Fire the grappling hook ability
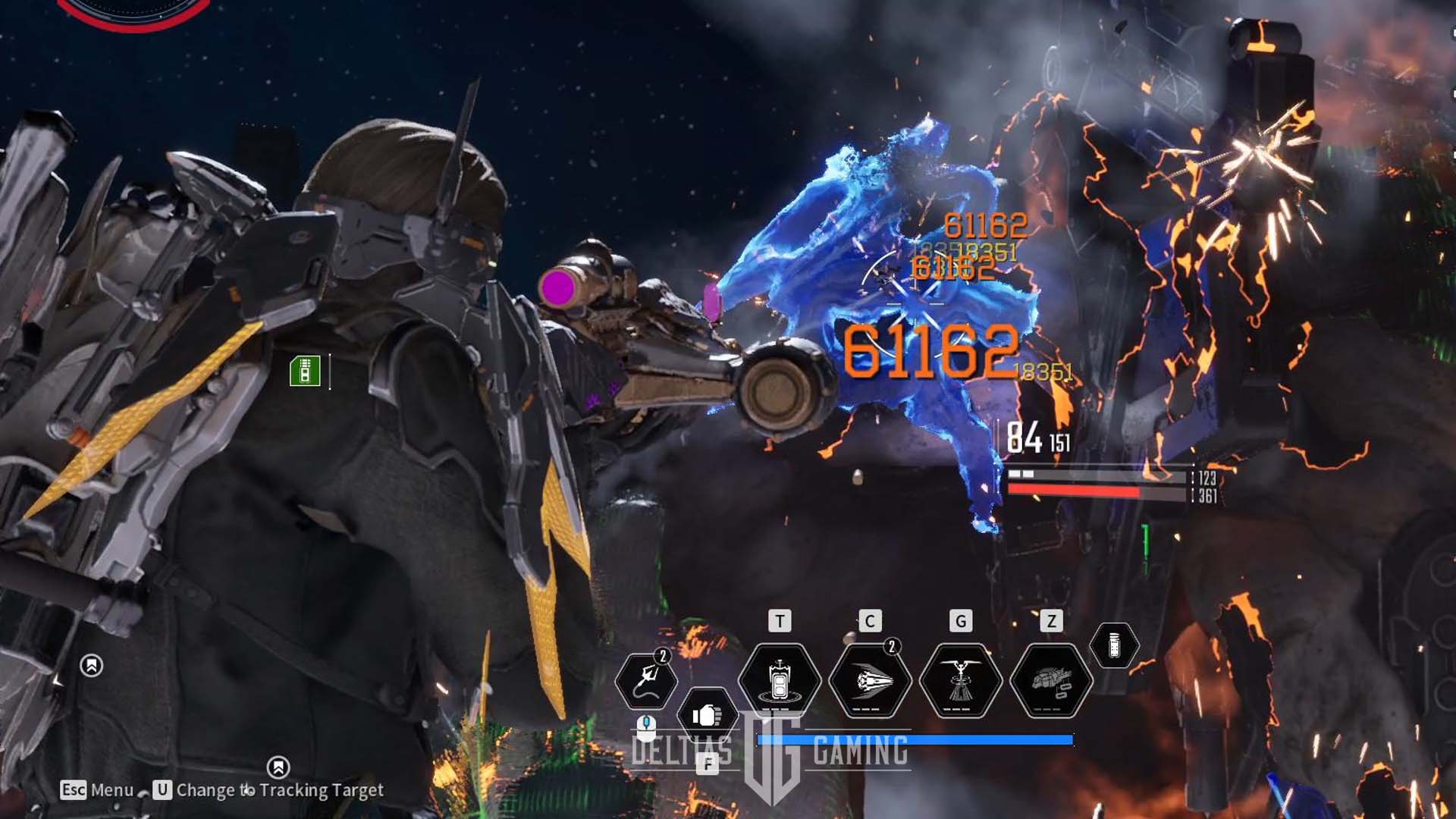The width and height of the screenshot is (1456, 819). click(x=646, y=680)
